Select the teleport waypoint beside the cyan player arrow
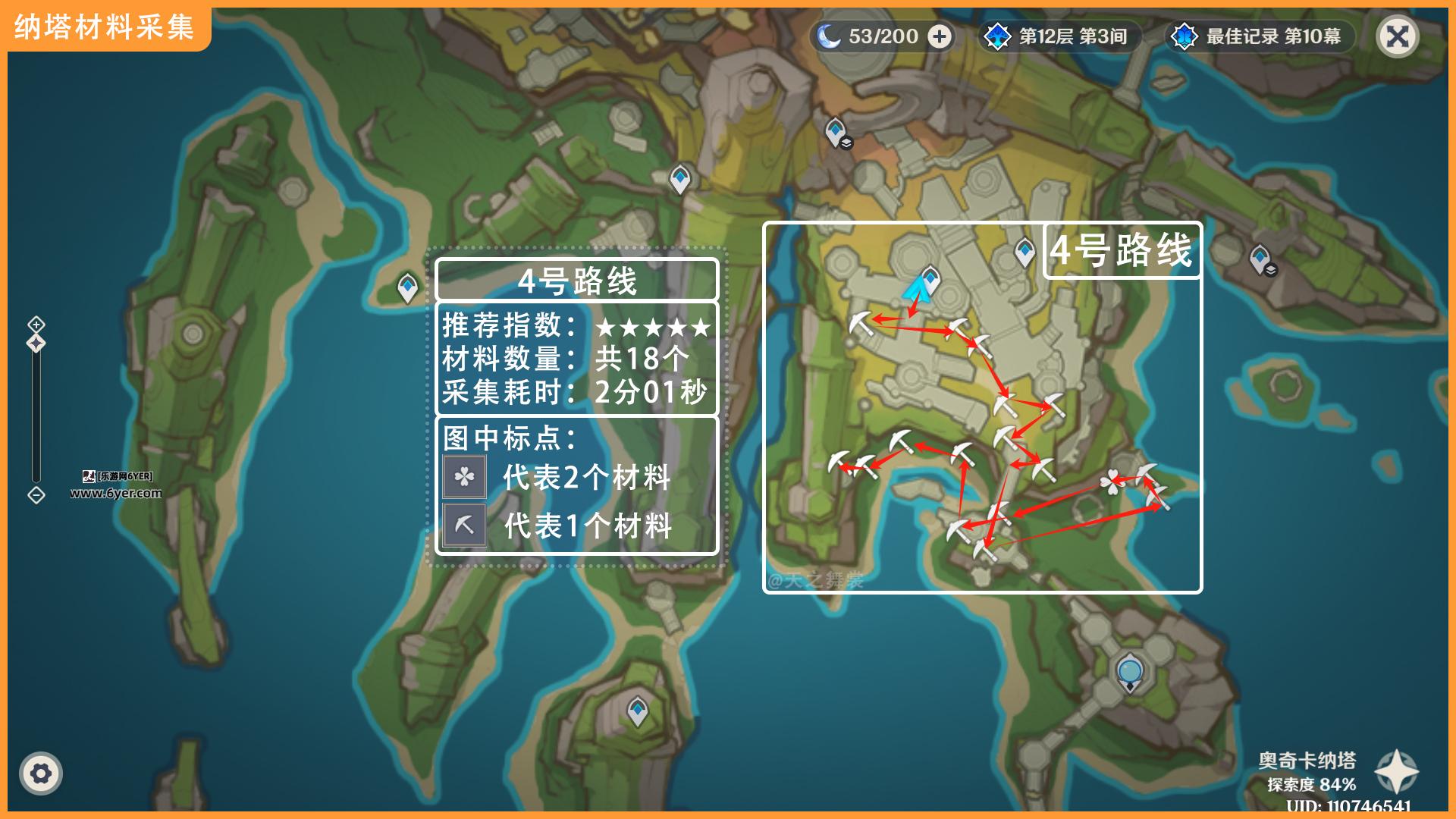Screen dimensions: 1456x819 click(930, 279)
